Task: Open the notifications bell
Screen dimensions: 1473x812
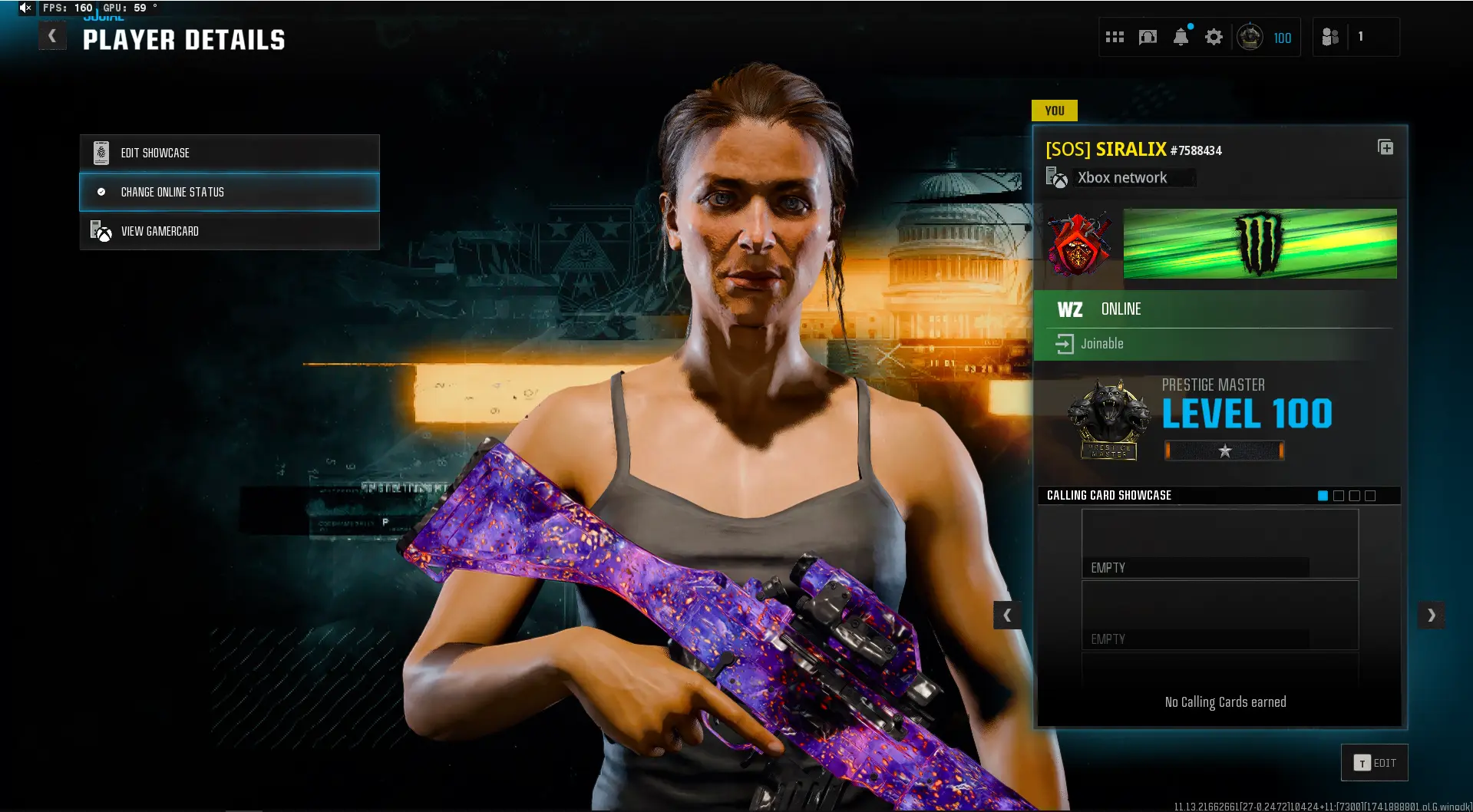Action: pos(1181,37)
